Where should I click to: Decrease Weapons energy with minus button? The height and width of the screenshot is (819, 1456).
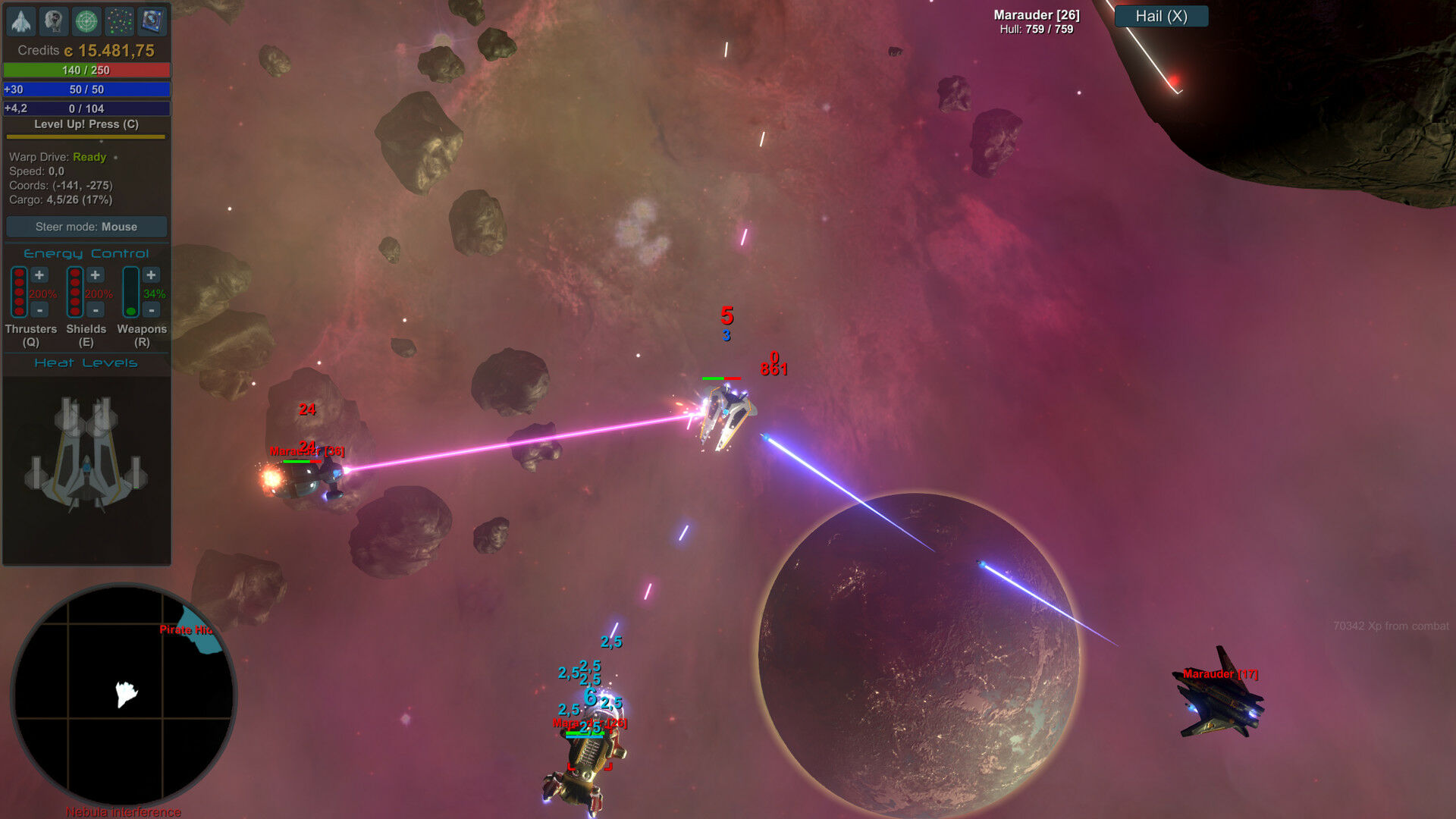151,310
